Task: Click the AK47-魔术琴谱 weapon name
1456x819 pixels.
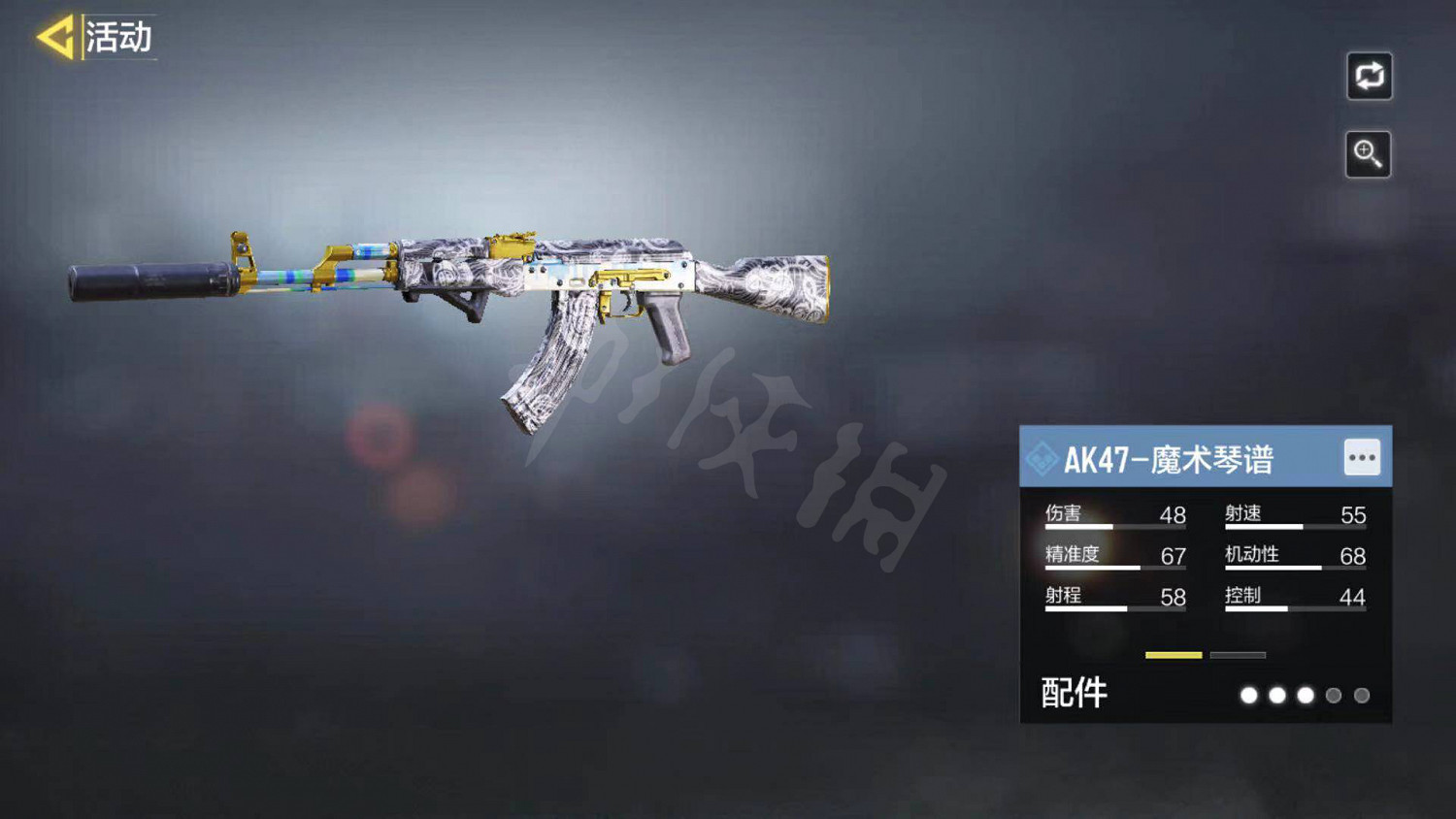Action: point(1170,455)
